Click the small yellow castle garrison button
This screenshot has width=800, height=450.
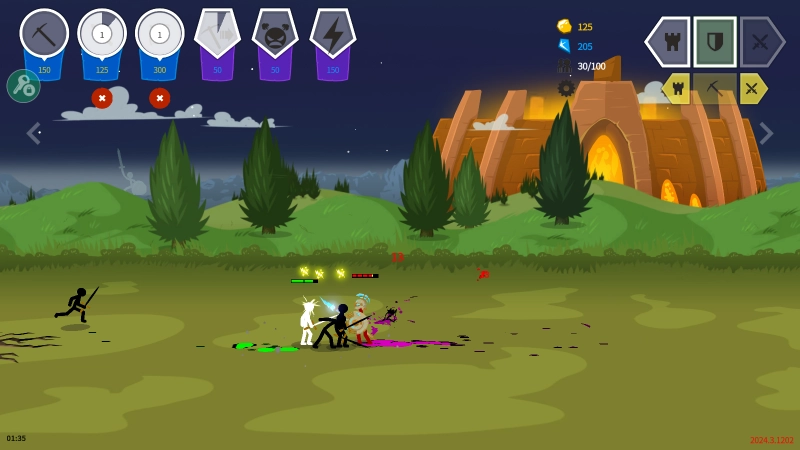tap(677, 88)
